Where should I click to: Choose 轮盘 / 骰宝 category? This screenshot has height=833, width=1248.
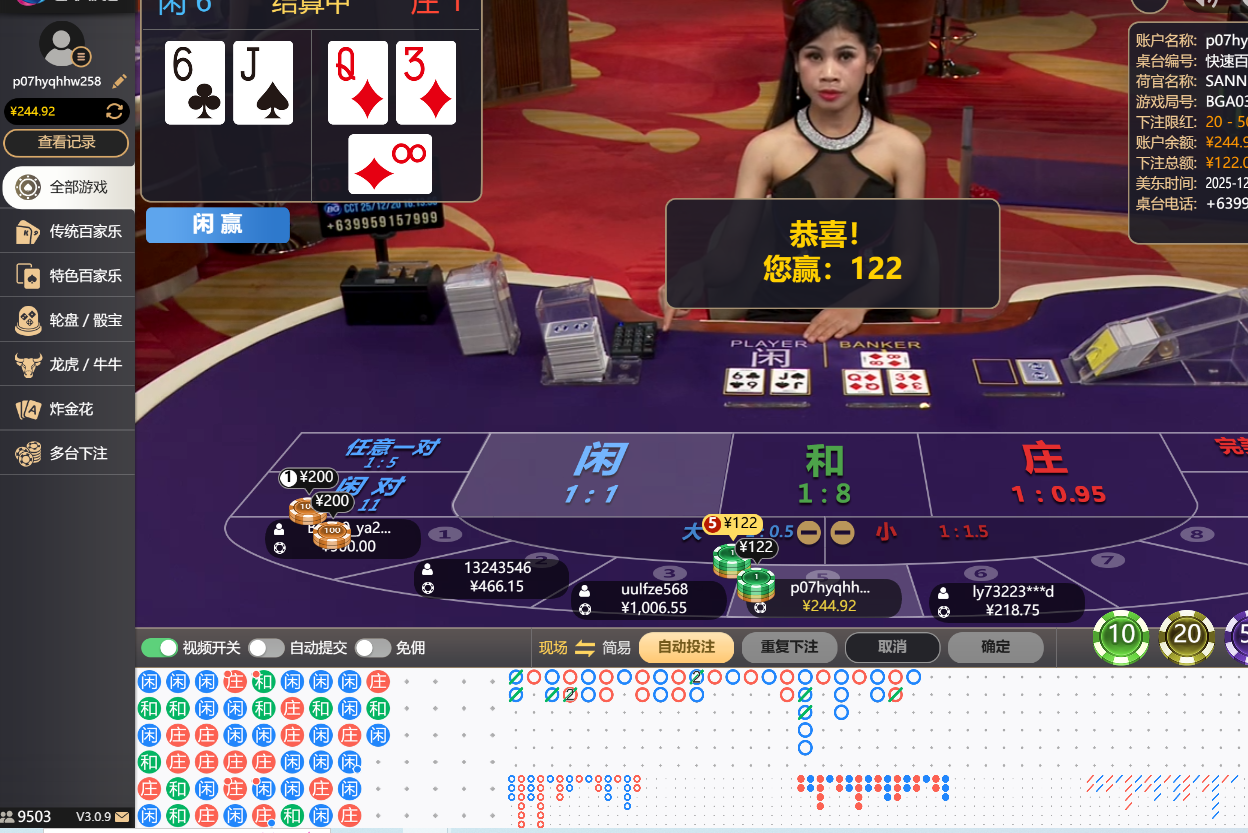point(67,320)
